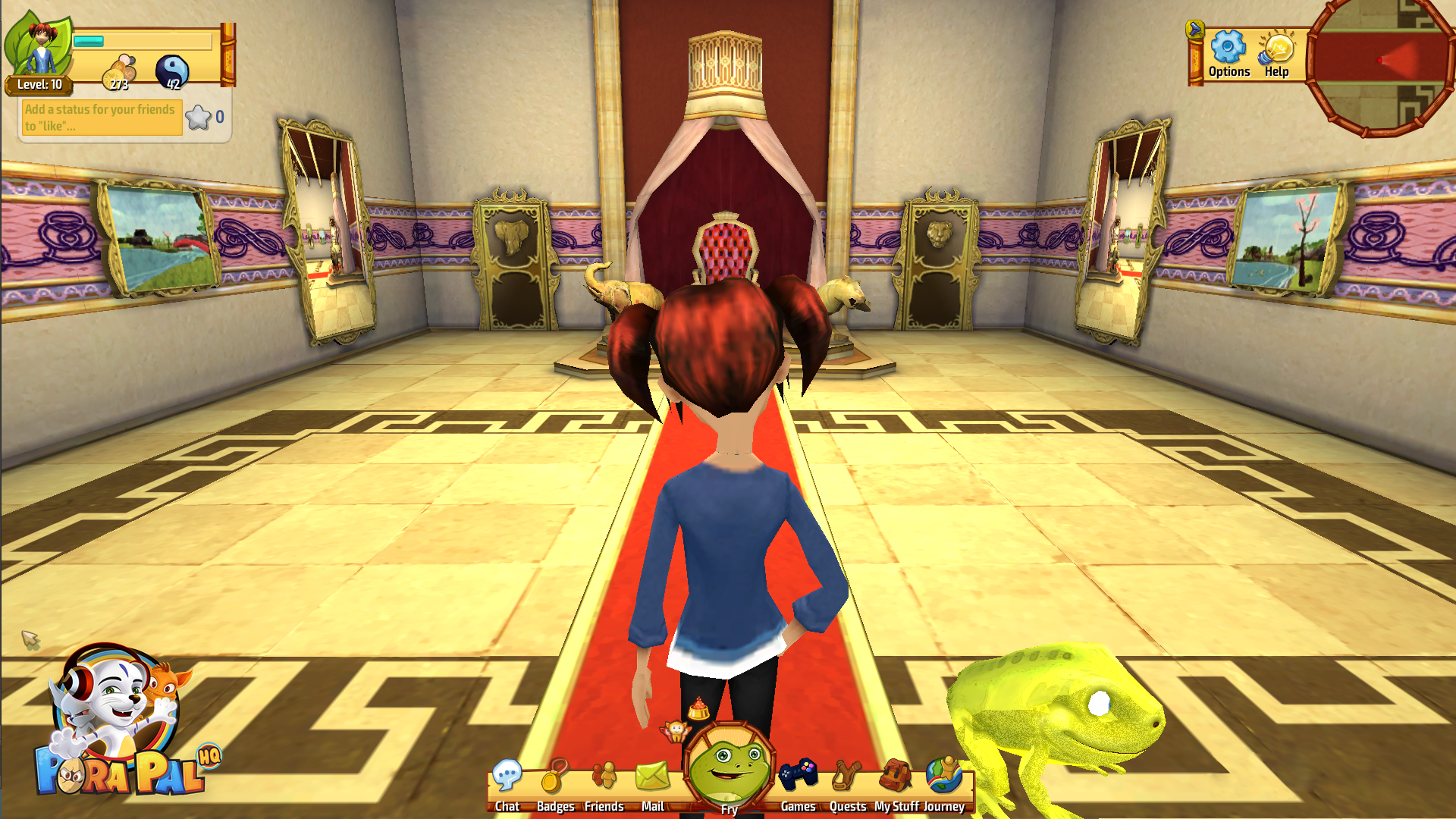Screen dimensions: 1456x819
Task: Open Fry's pet profile portrait
Action: point(730,776)
